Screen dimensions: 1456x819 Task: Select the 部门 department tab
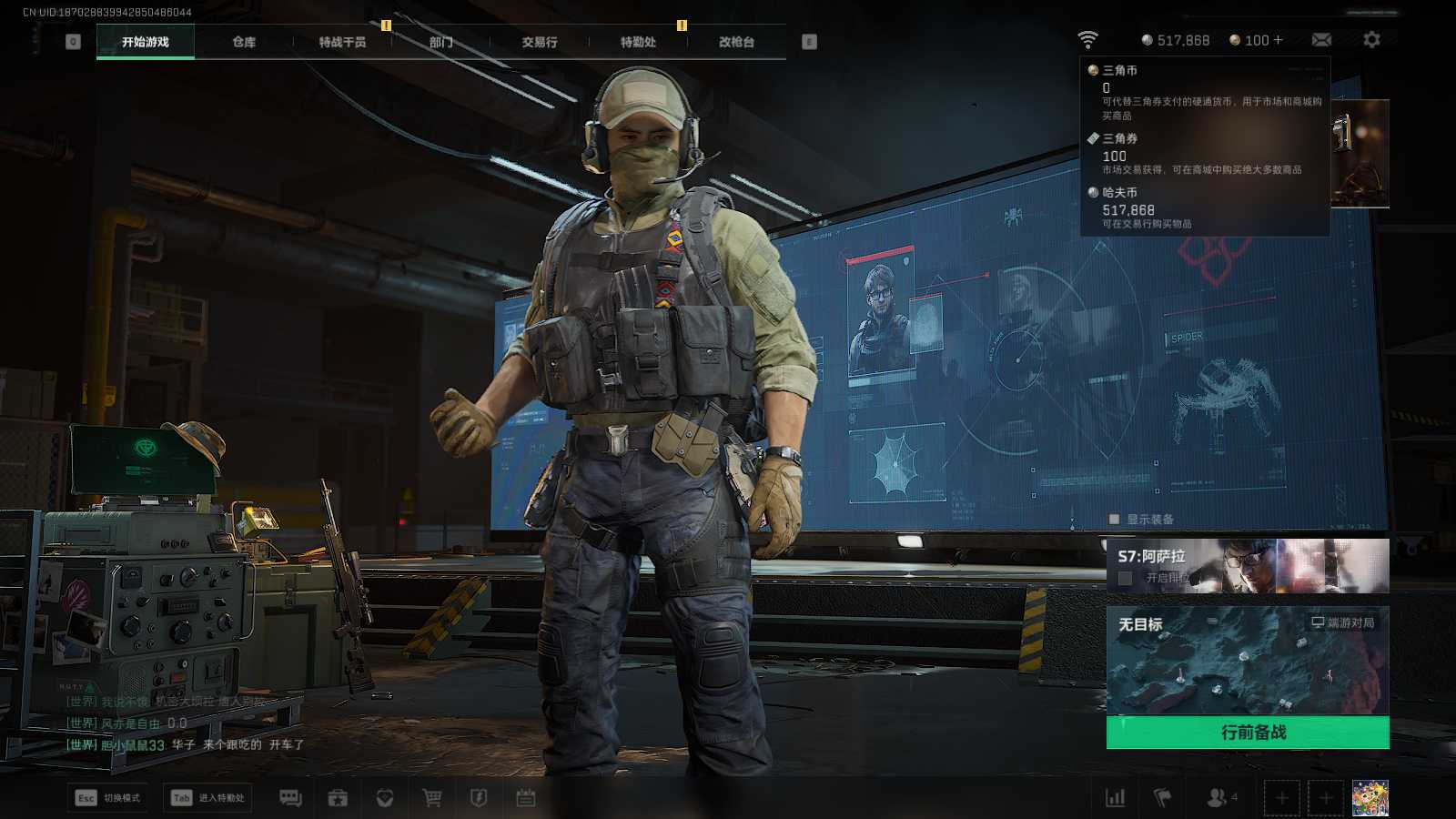point(440,42)
